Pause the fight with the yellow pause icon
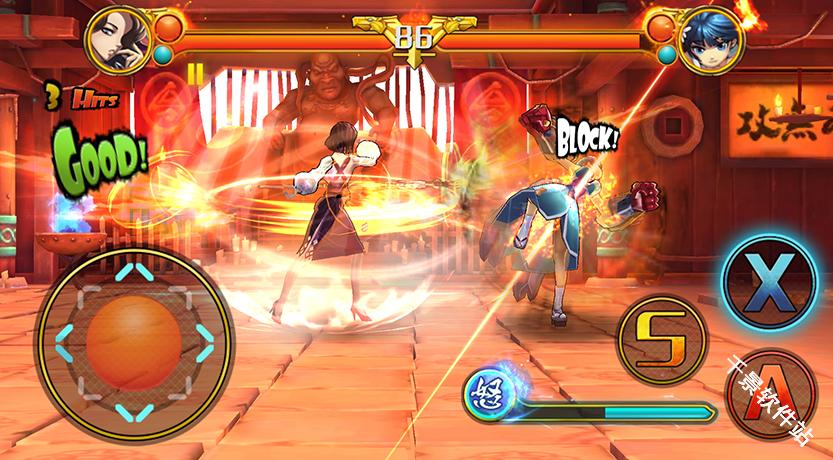This screenshot has width=833, height=460. 196,73
